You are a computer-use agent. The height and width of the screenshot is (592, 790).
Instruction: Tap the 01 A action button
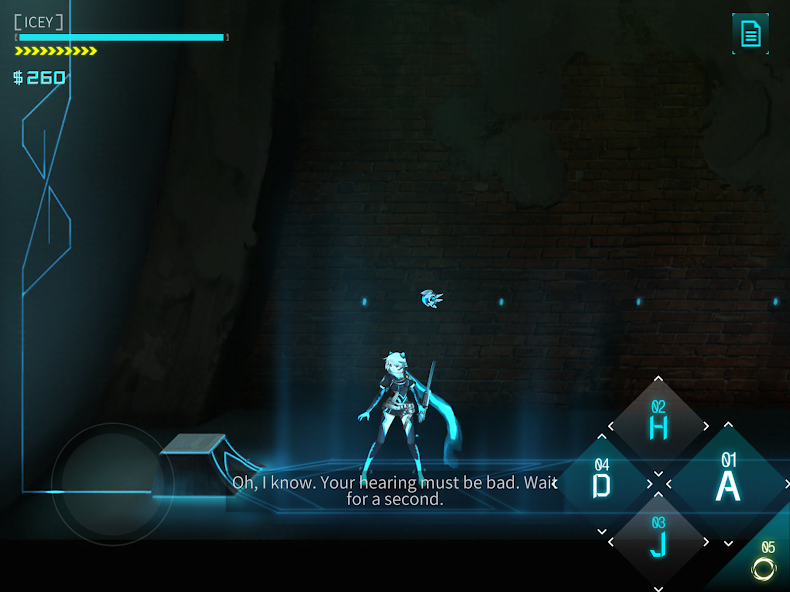[728, 482]
